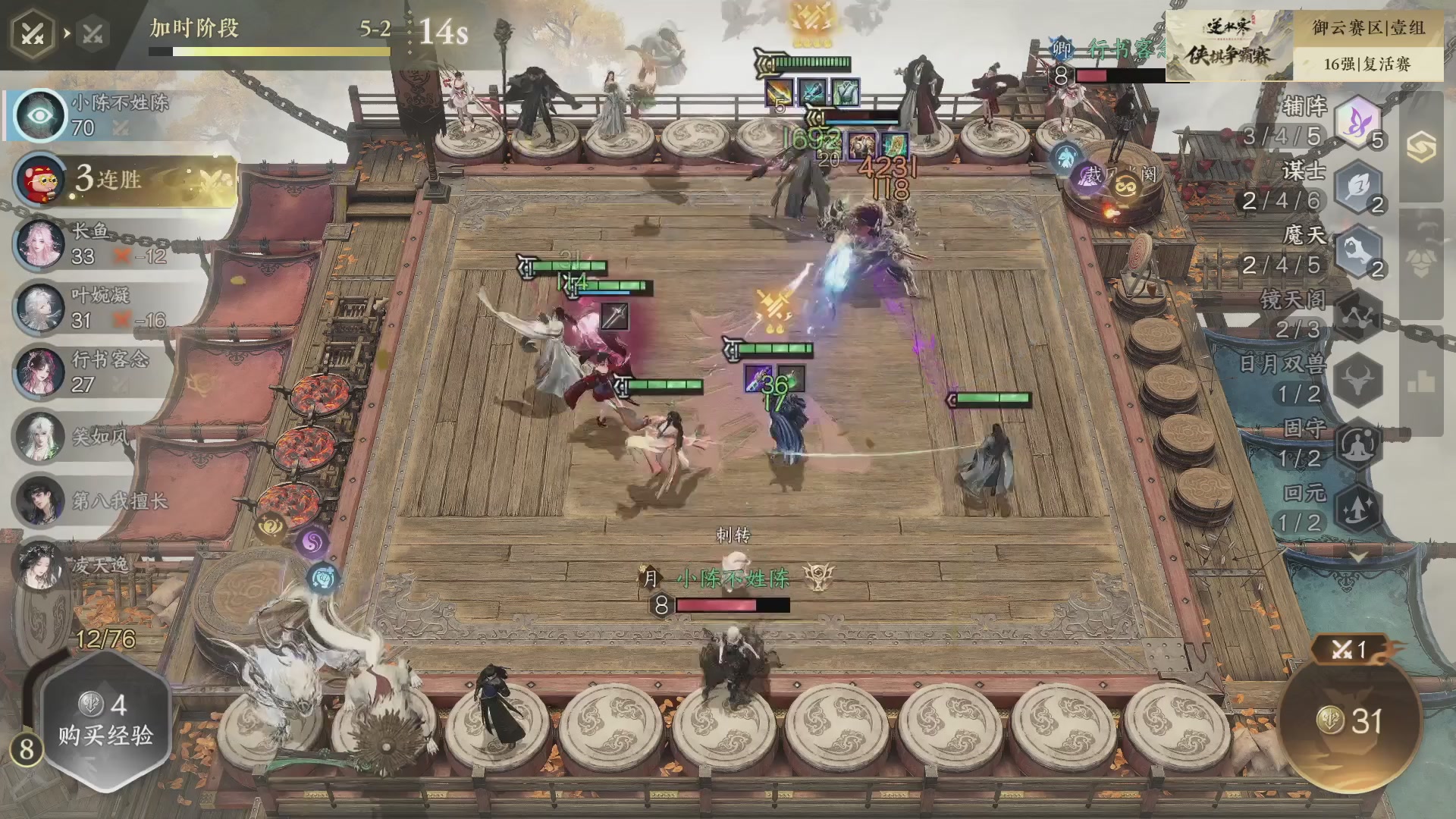Screen dimensions: 1456x819
Task: Open player 第八我擅长's board
Action: point(91,500)
